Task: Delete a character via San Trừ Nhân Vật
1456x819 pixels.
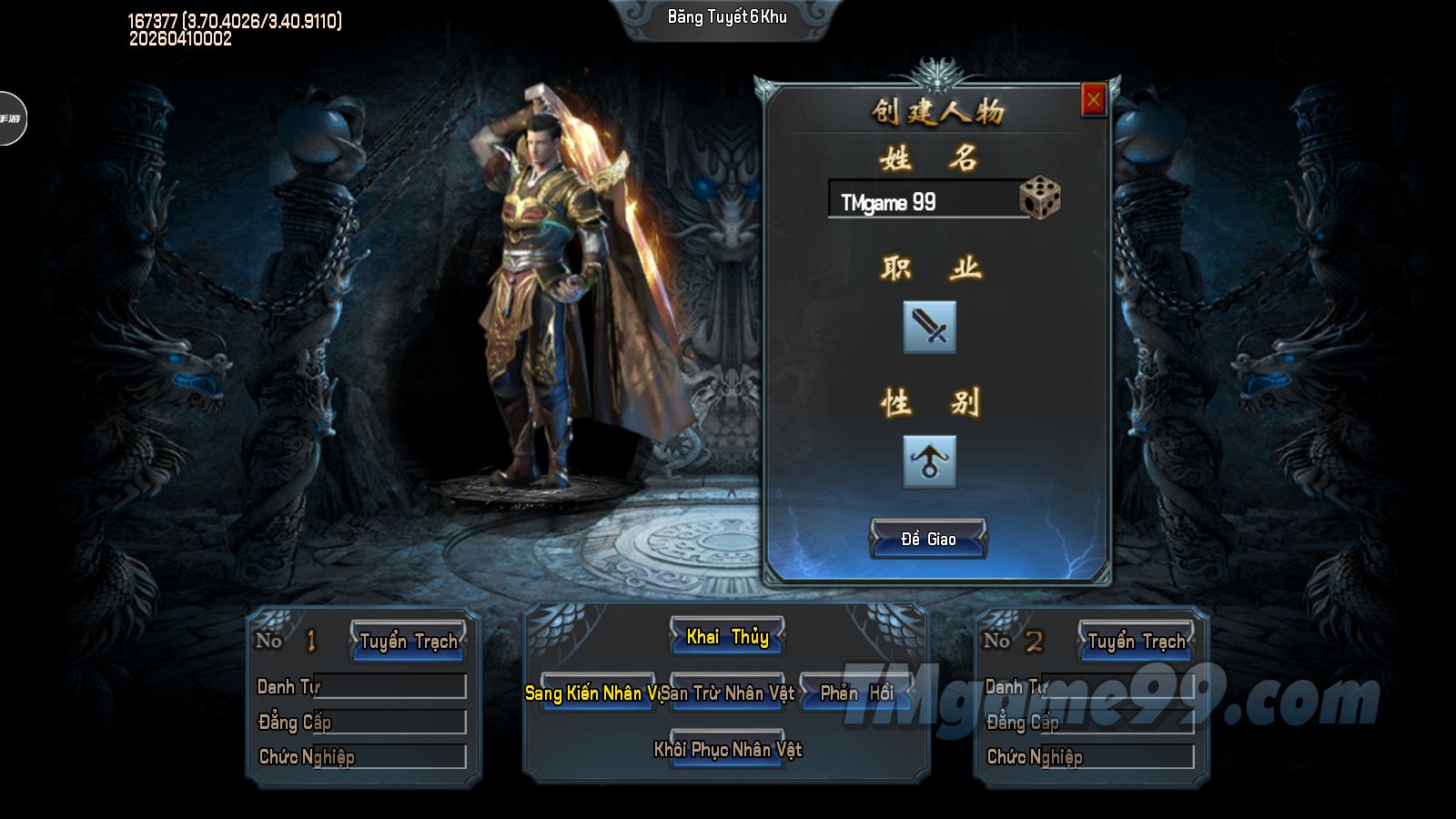Action: [728, 693]
